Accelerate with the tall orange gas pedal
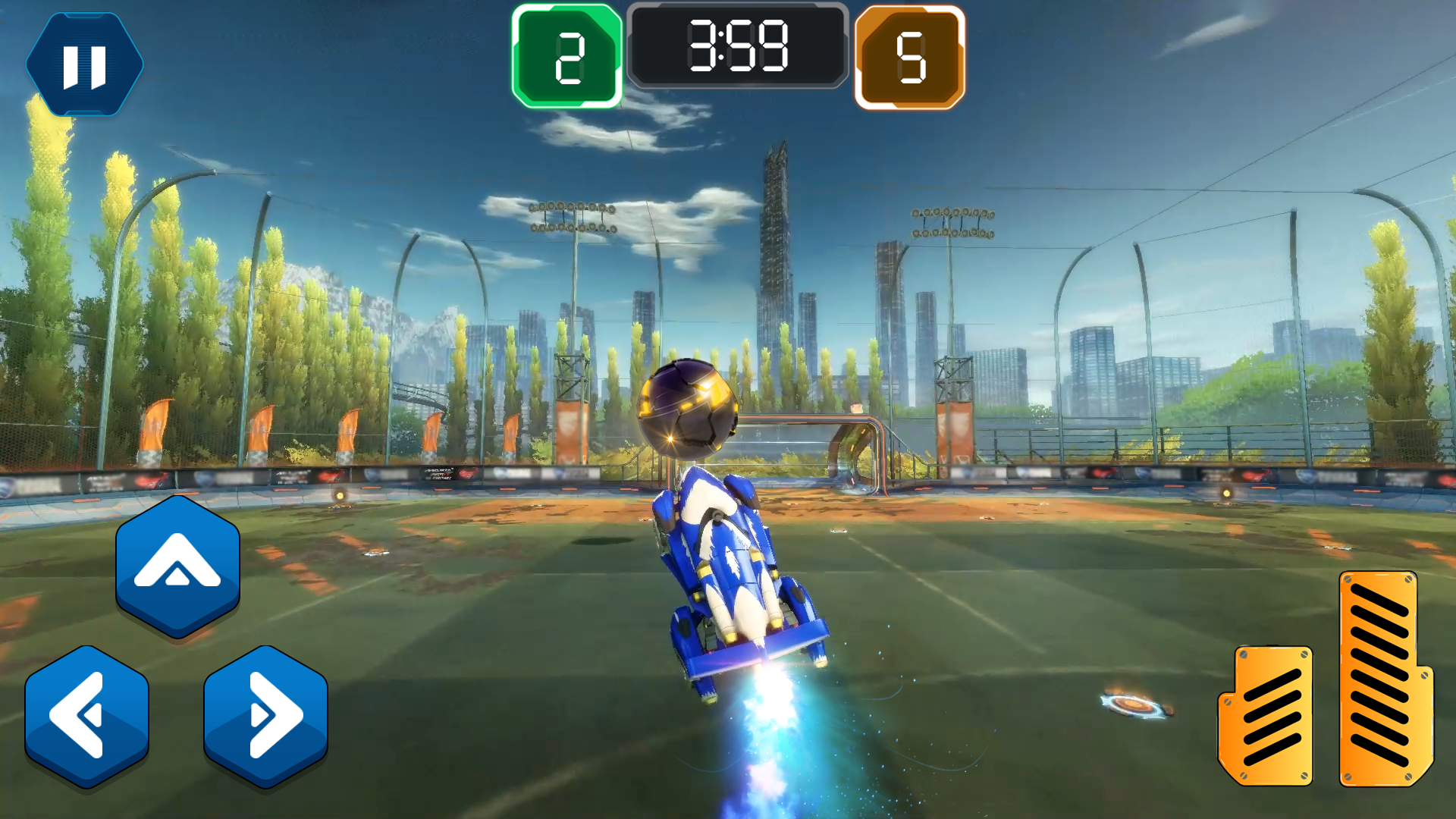 (1383, 679)
